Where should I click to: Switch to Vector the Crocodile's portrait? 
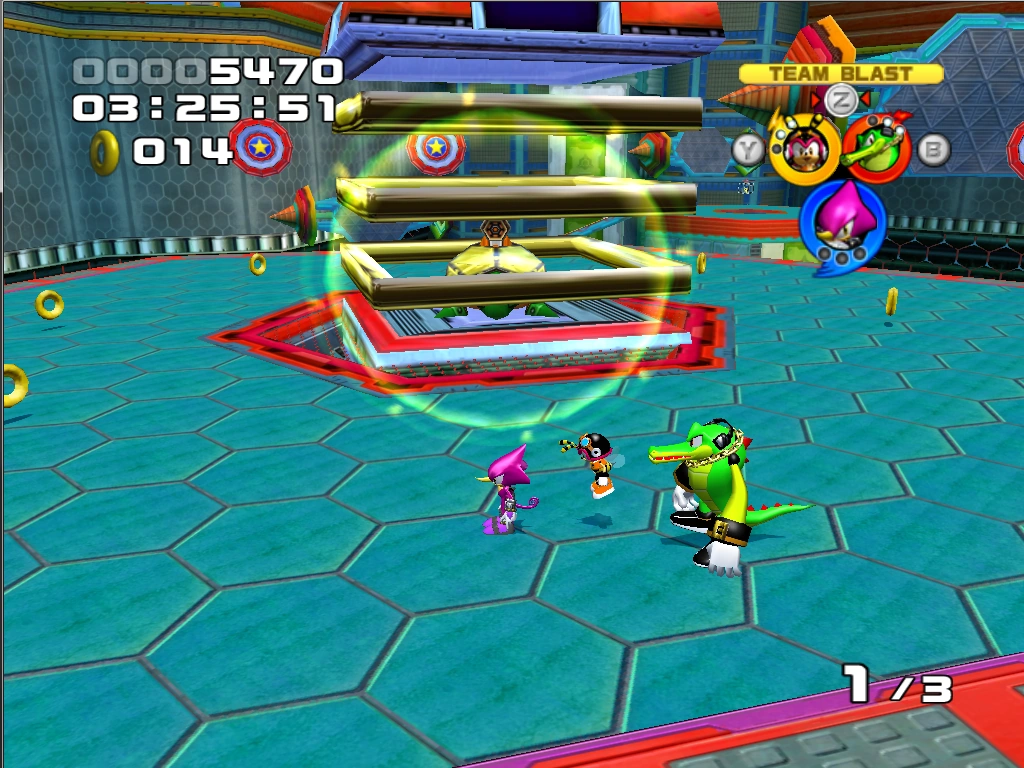click(x=876, y=147)
